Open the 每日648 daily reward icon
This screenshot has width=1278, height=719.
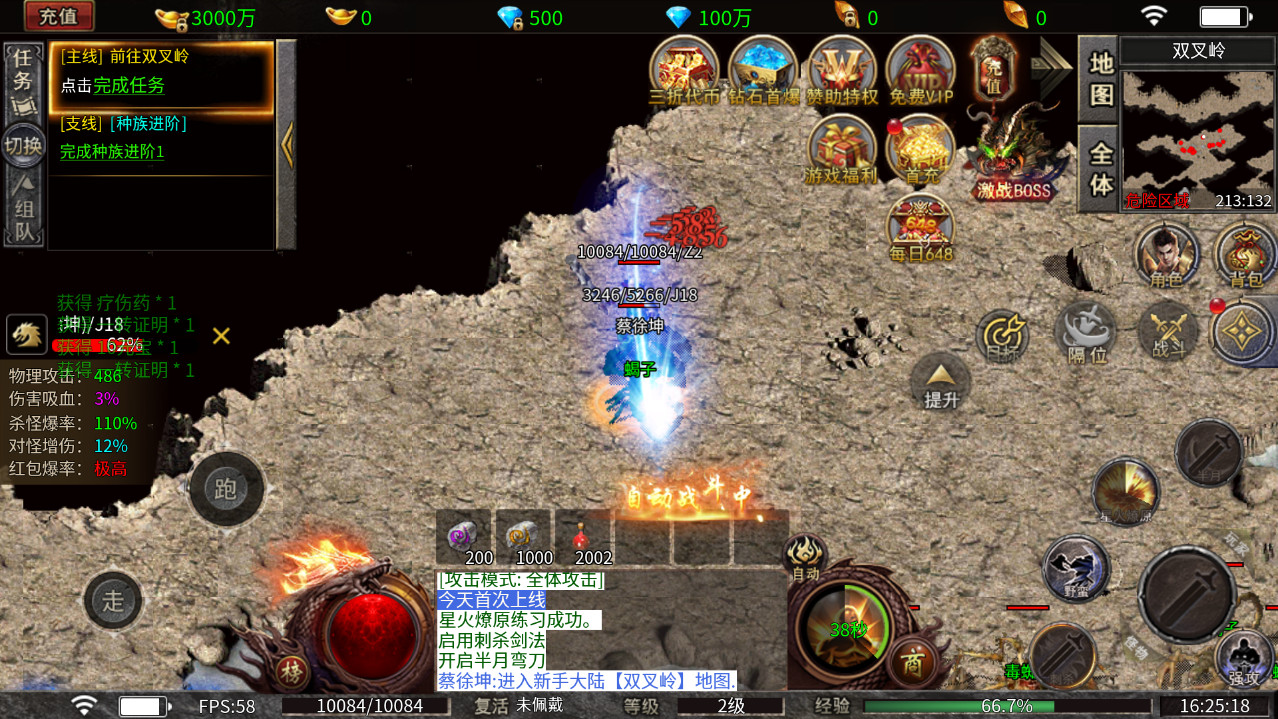pyautogui.click(x=921, y=228)
